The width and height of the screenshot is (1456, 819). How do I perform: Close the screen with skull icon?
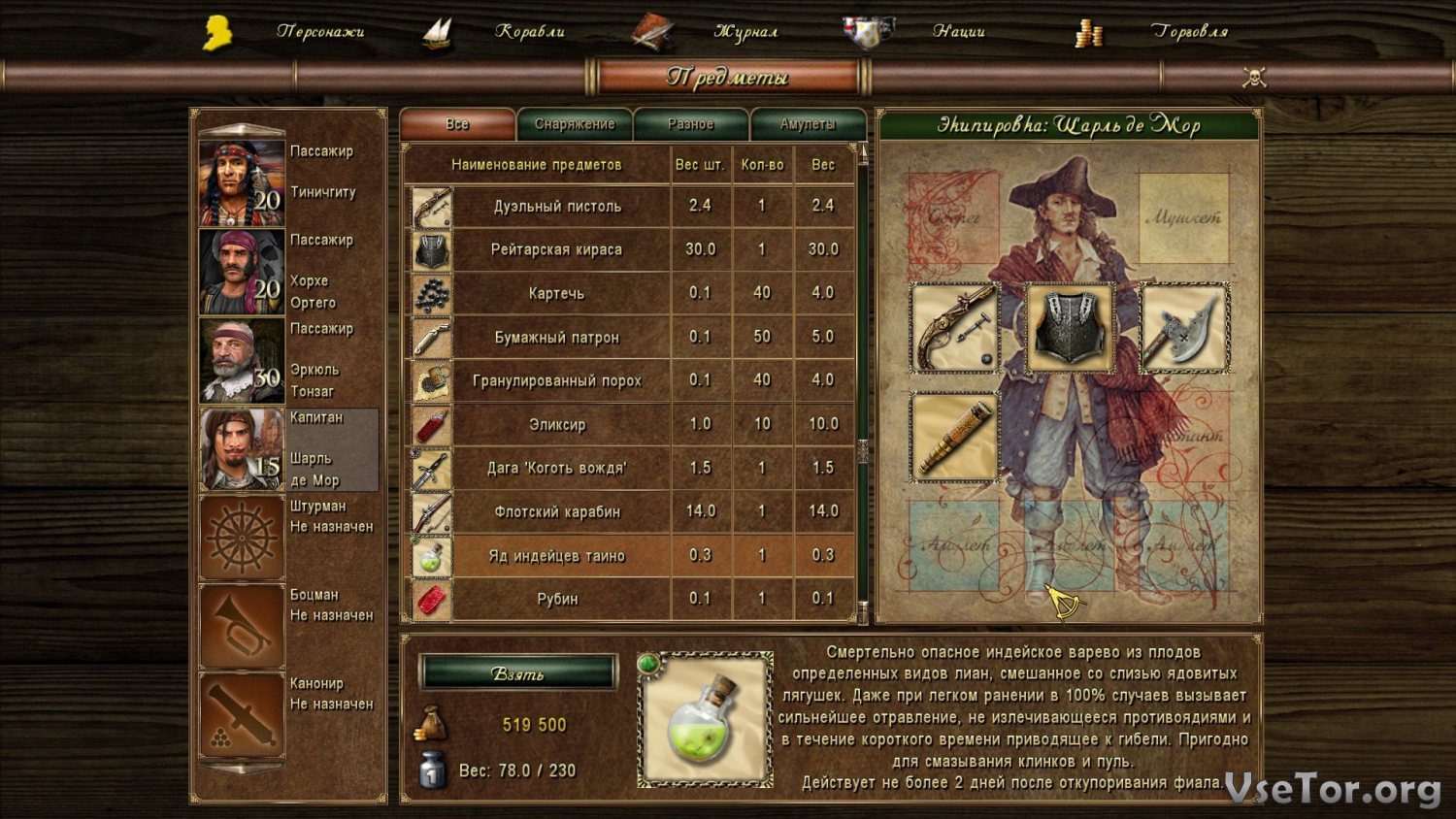[x=1254, y=78]
